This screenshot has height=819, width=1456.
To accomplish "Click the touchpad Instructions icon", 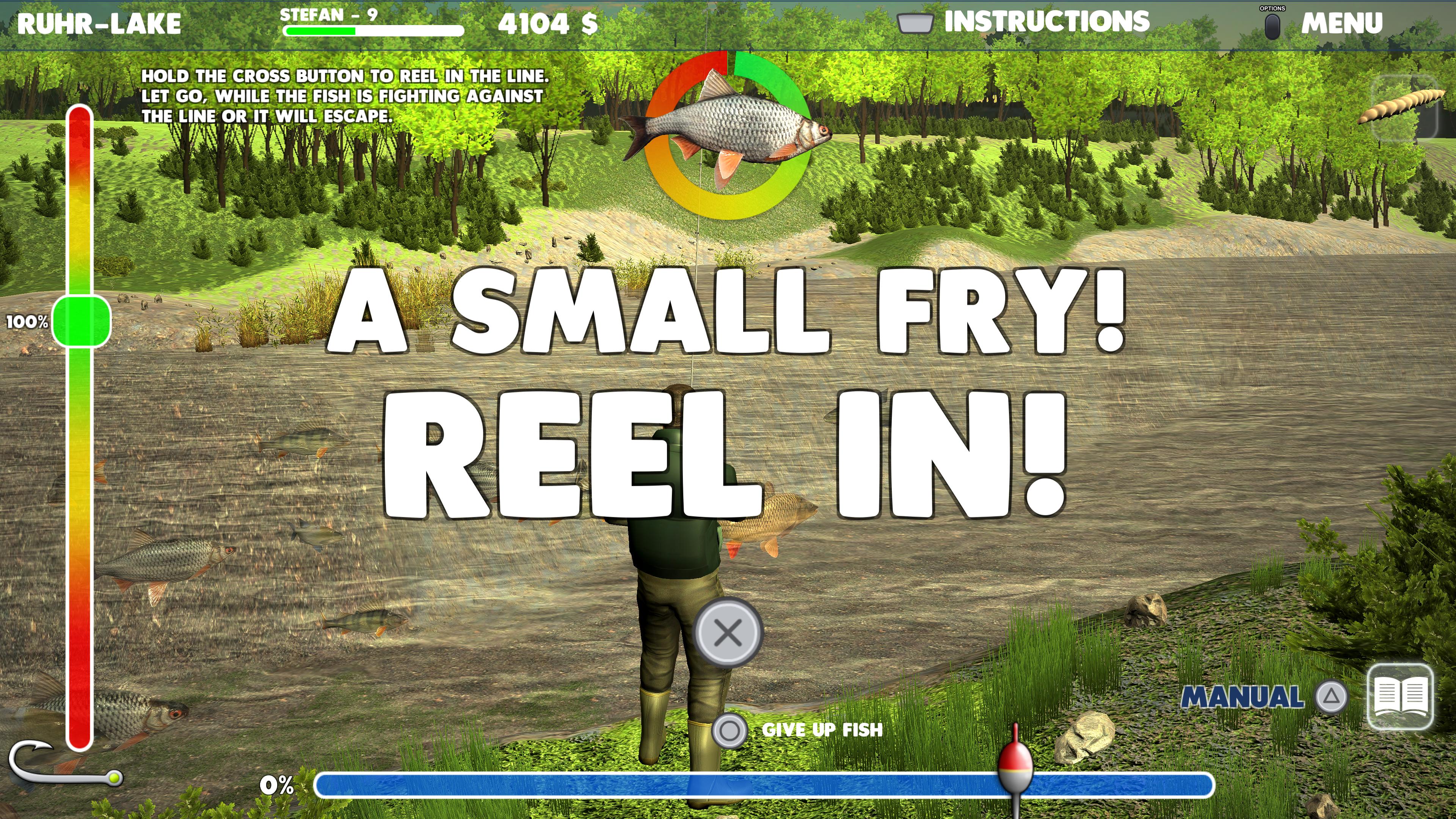I will click(916, 23).
